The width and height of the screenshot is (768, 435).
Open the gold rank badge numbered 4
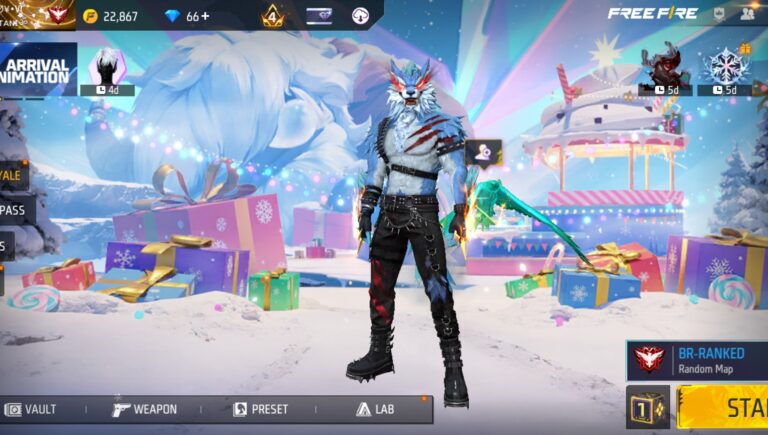[273, 16]
